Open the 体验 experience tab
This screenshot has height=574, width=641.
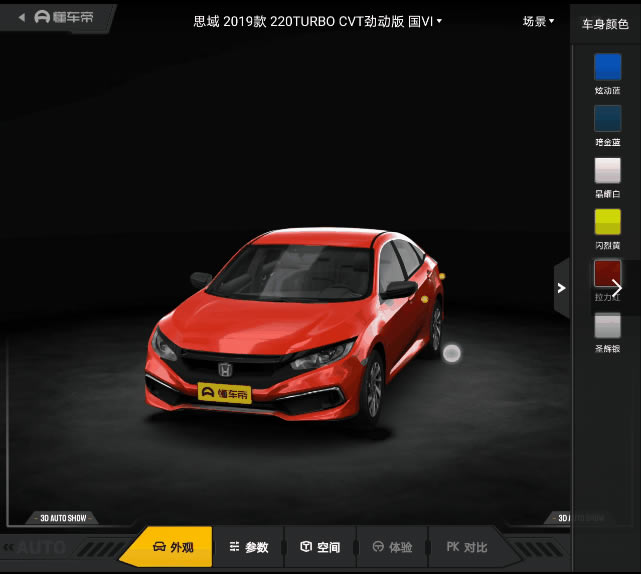coord(392,547)
